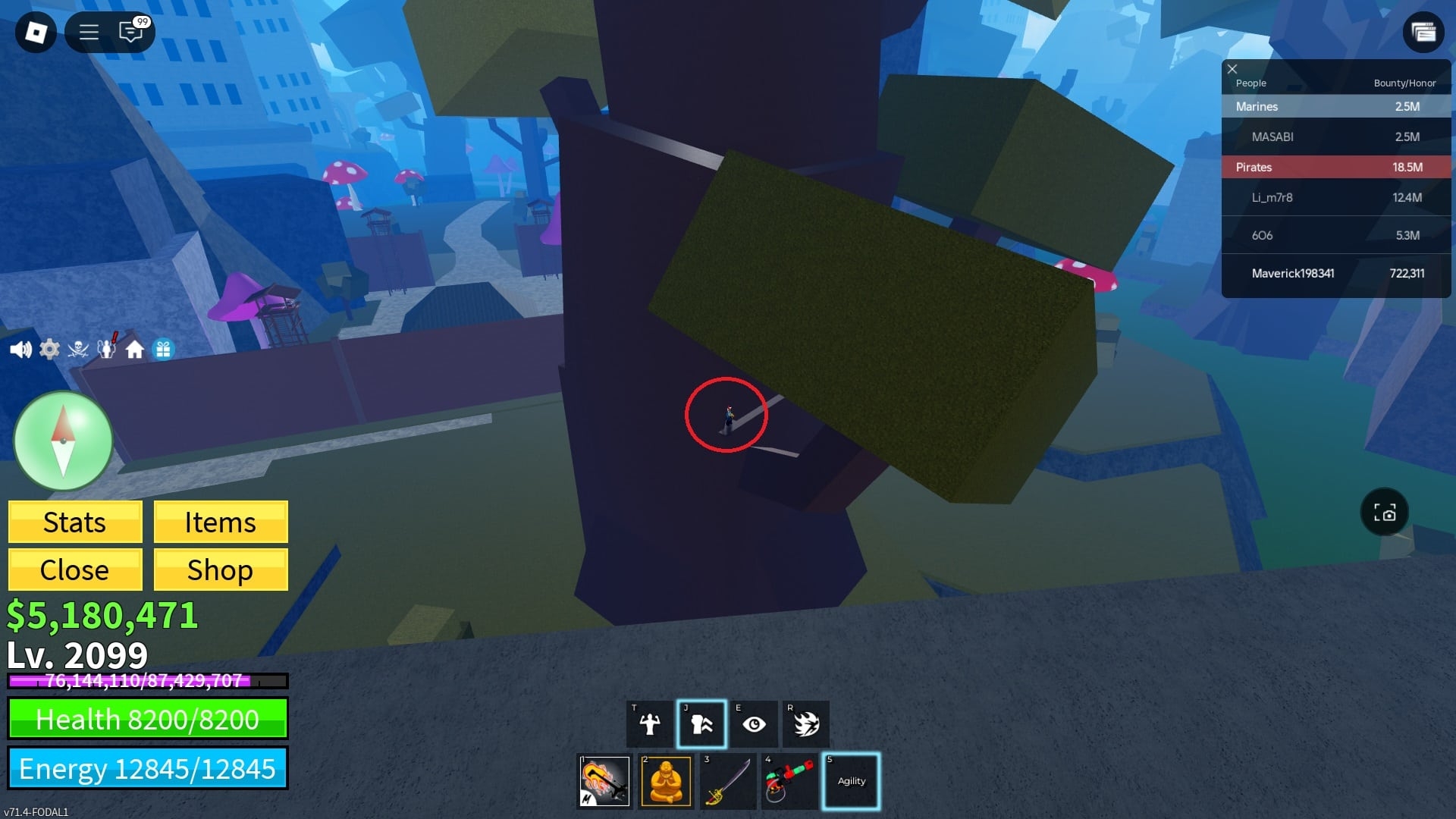Open the Shop menu

click(x=221, y=570)
